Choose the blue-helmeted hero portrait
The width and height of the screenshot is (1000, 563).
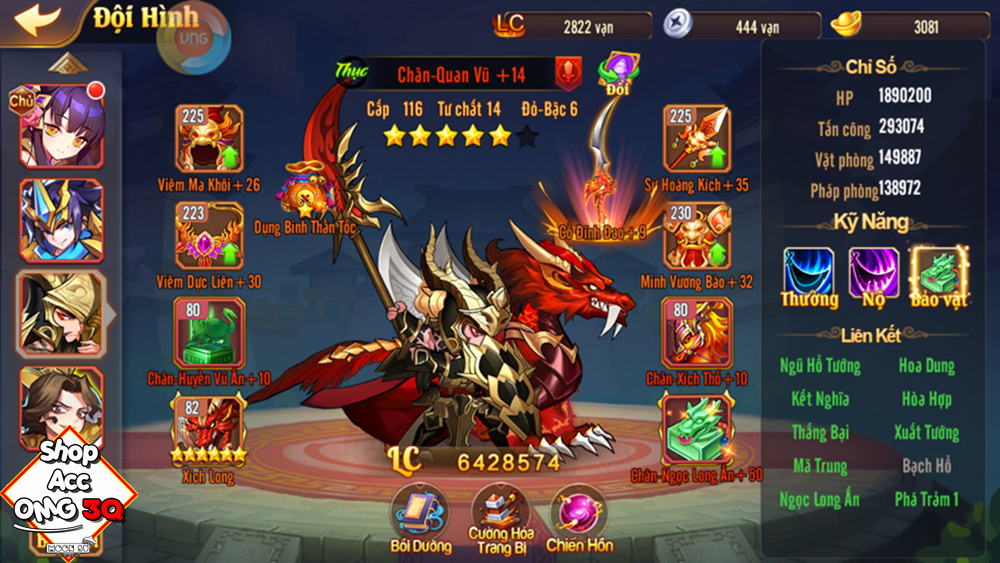61,220
